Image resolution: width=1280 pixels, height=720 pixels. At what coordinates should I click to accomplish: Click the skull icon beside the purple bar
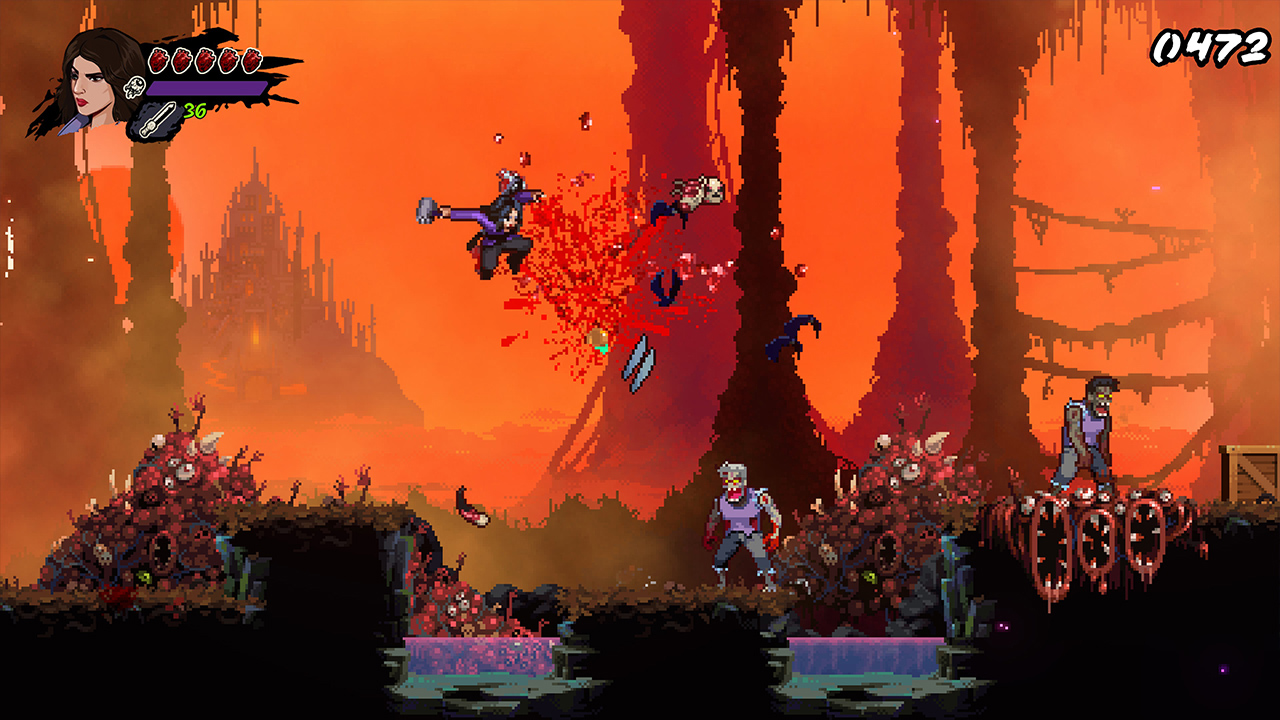coord(134,86)
